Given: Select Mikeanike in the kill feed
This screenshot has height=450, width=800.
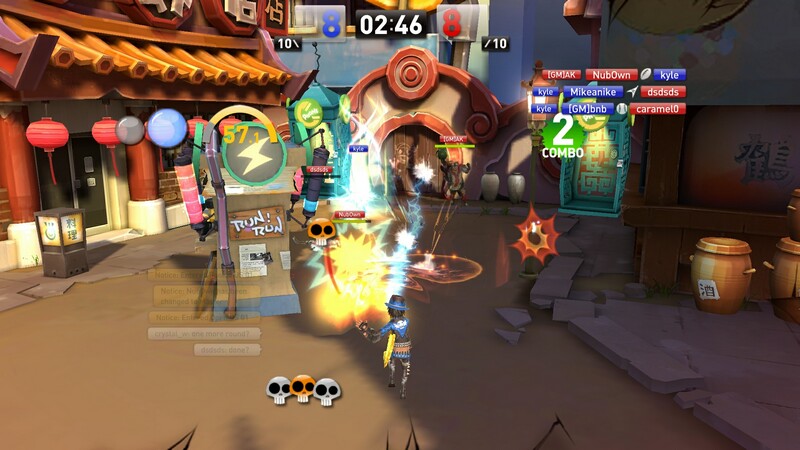Looking at the screenshot, I should click(x=593, y=91).
